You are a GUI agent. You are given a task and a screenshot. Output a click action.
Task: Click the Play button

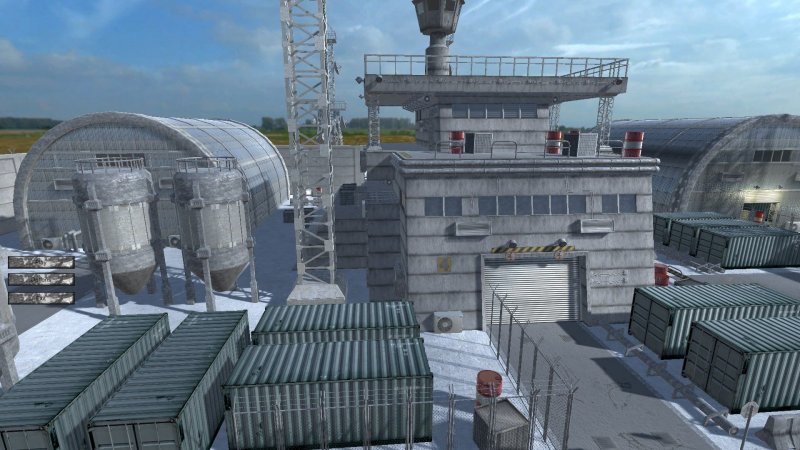tap(41, 263)
